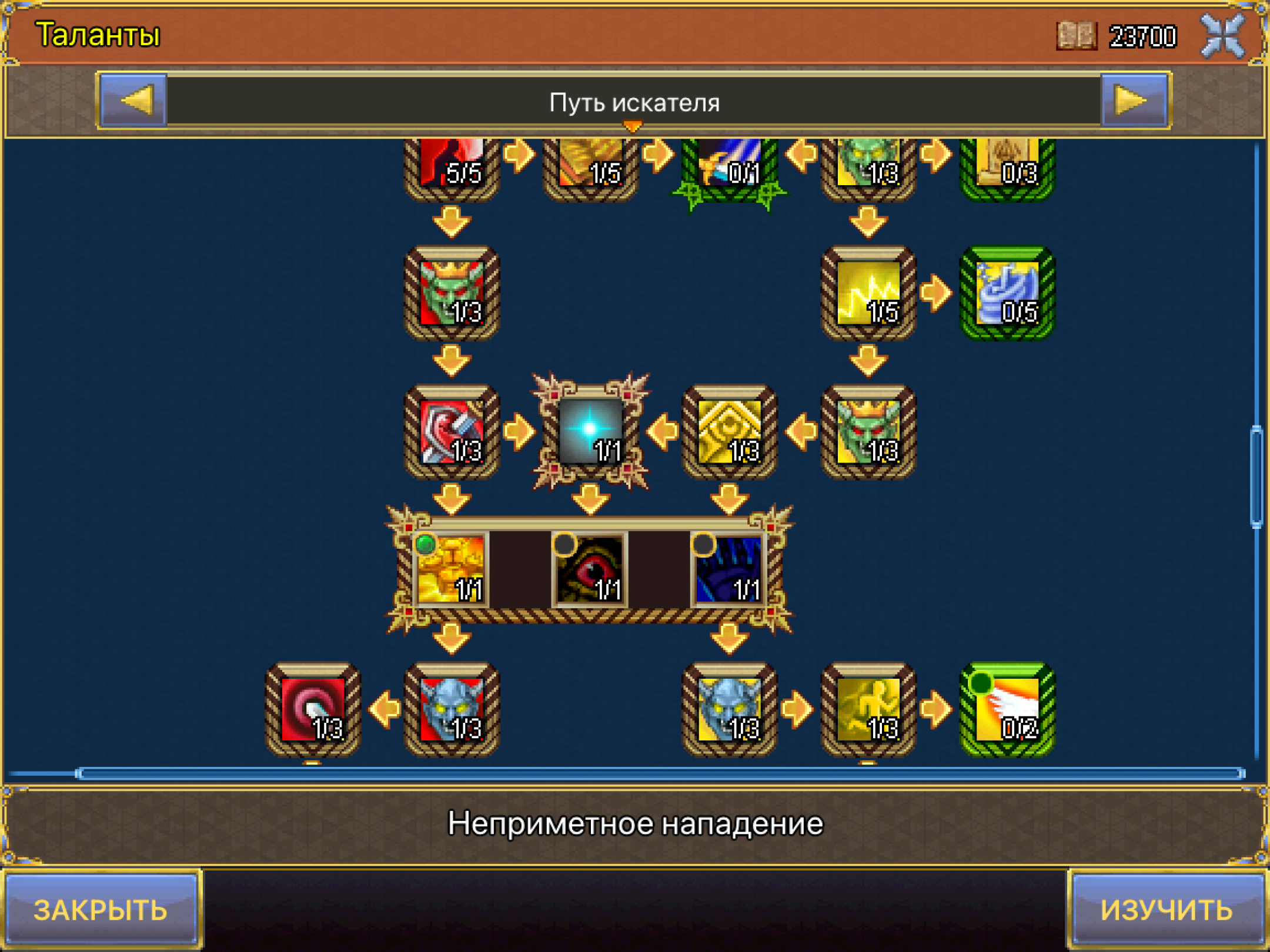Select the running figure talent
The height and width of the screenshot is (952, 1270).
[868, 709]
